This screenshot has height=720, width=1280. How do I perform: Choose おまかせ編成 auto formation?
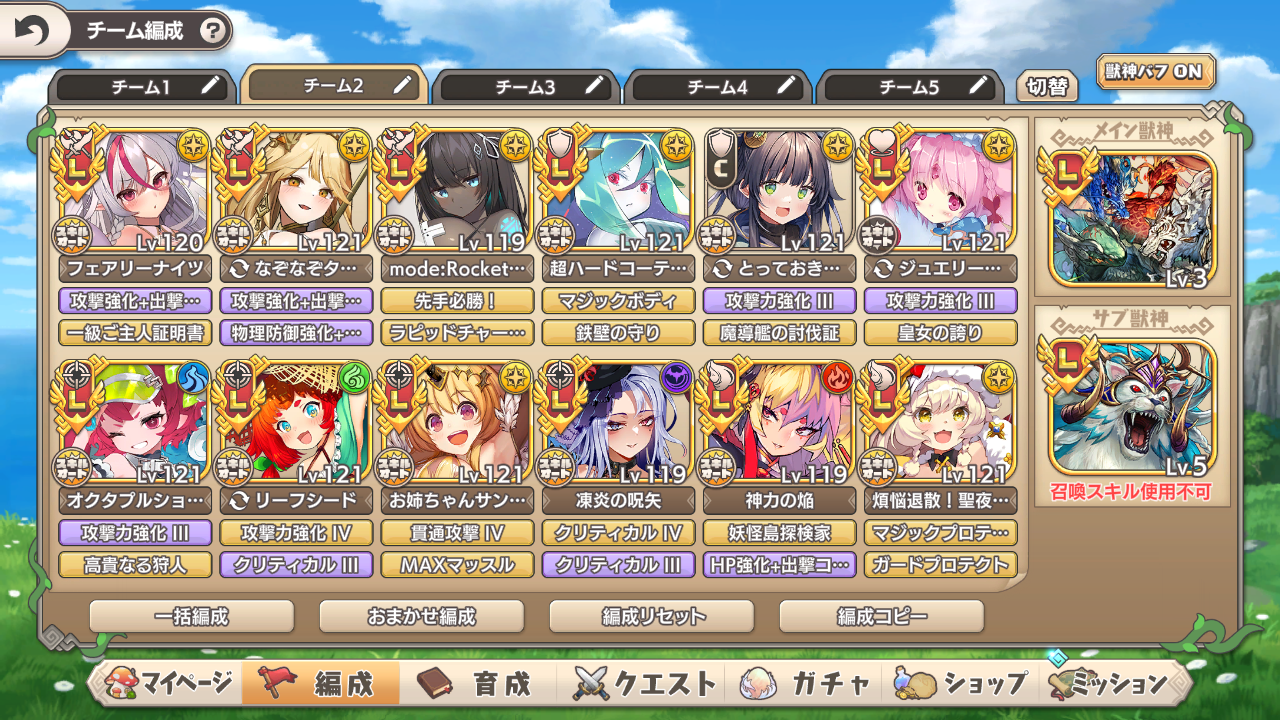click(x=422, y=616)
